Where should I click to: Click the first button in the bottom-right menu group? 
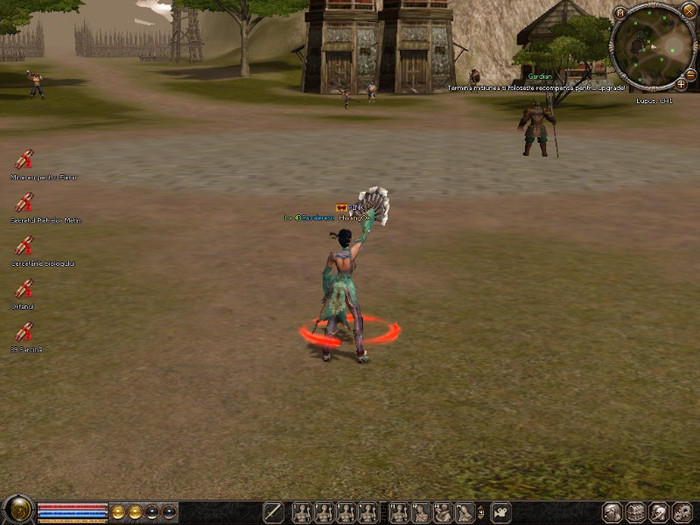(x=612, y=513)
